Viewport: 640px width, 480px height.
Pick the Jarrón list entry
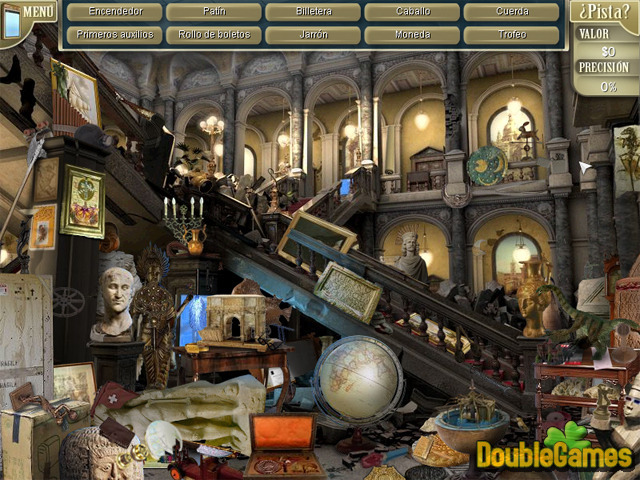[x=313, y=34]
